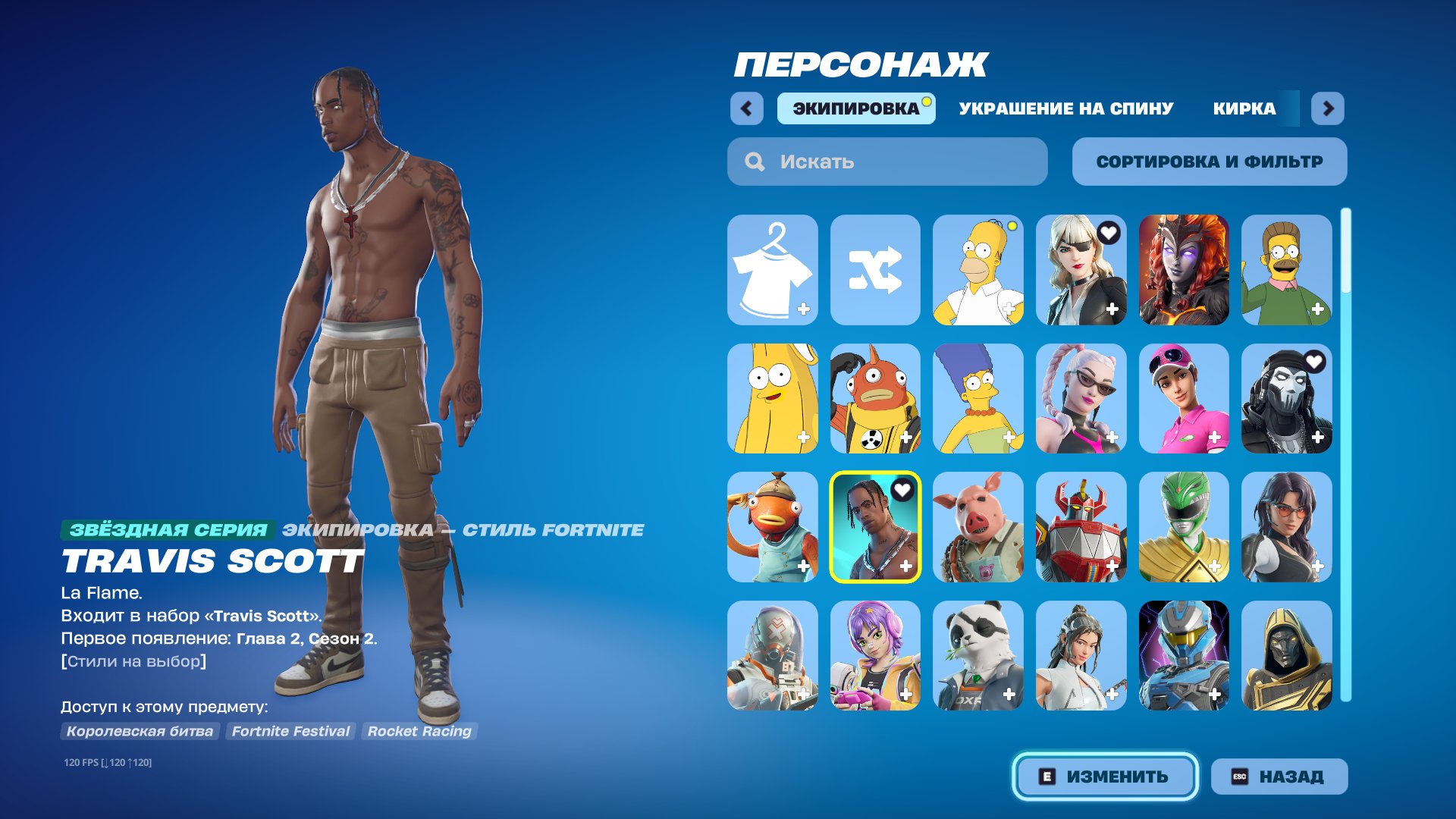This screenshot has width=1456, height=819.
Task: Select the random outfit shuffle icon
Action: point(875,271)
